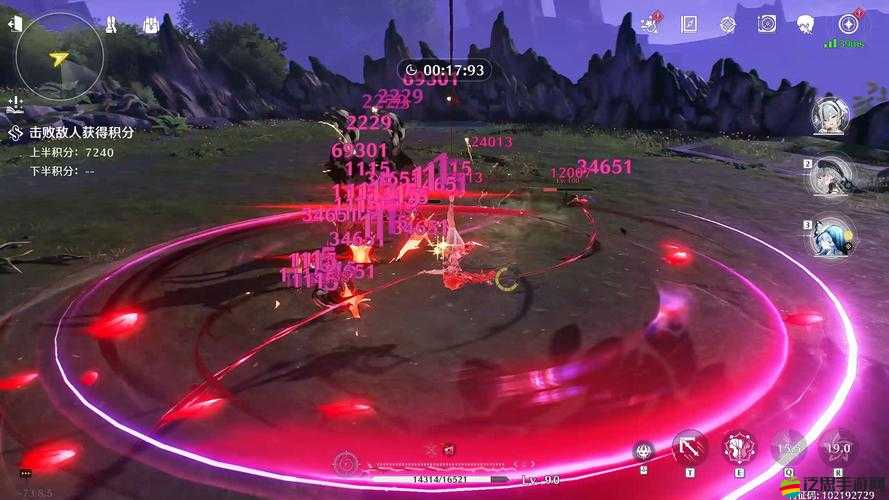This screenshot has width=889, height=500.
Task: Use the small flame-face ability icon
Action: click(644, 451)
